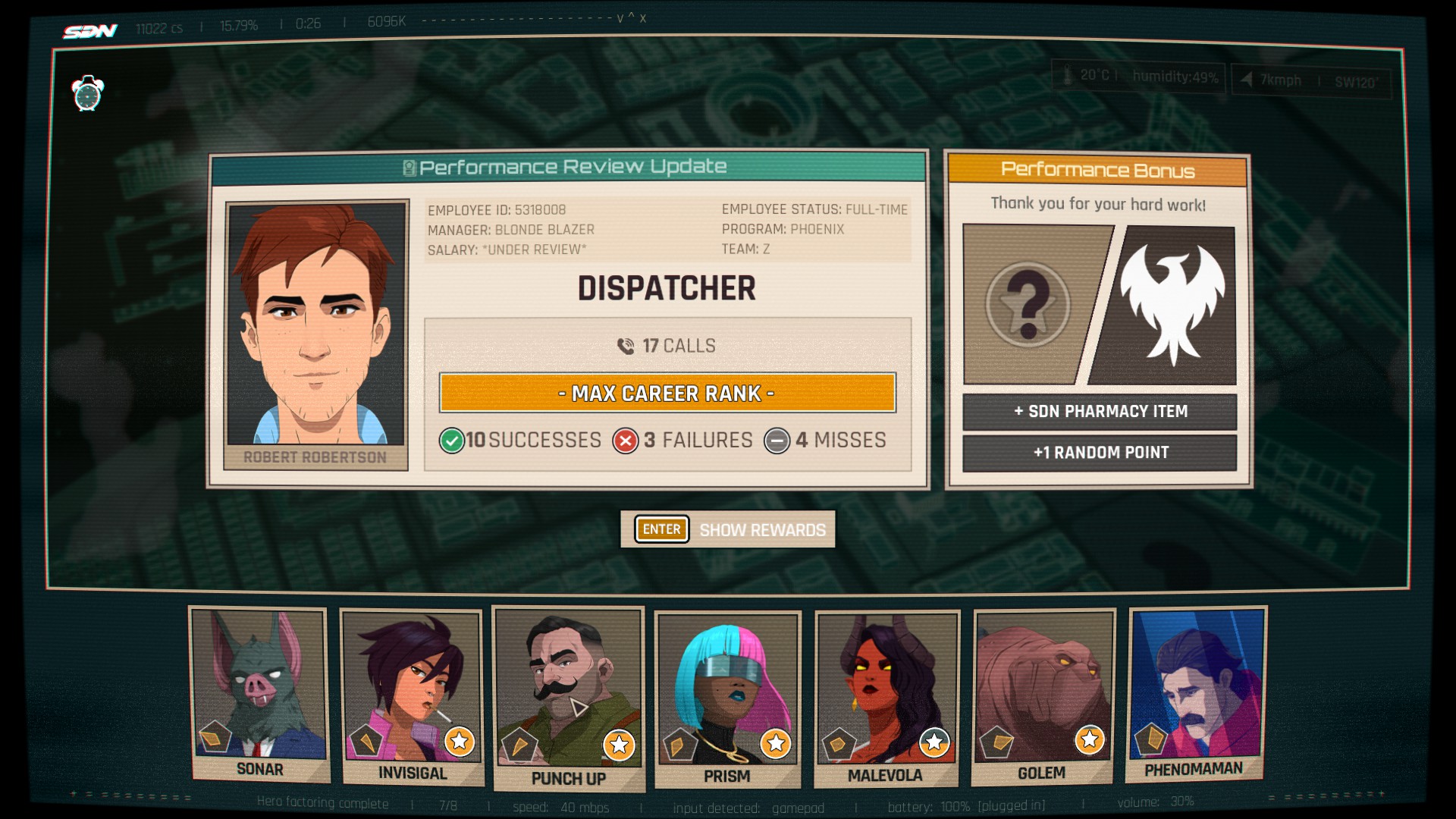Image resolution: width=1456 pixels, height=819 pixels.
Task: Reveal the mystery question mark reward
Action: pyautogui.click(x=1028, y=305)
